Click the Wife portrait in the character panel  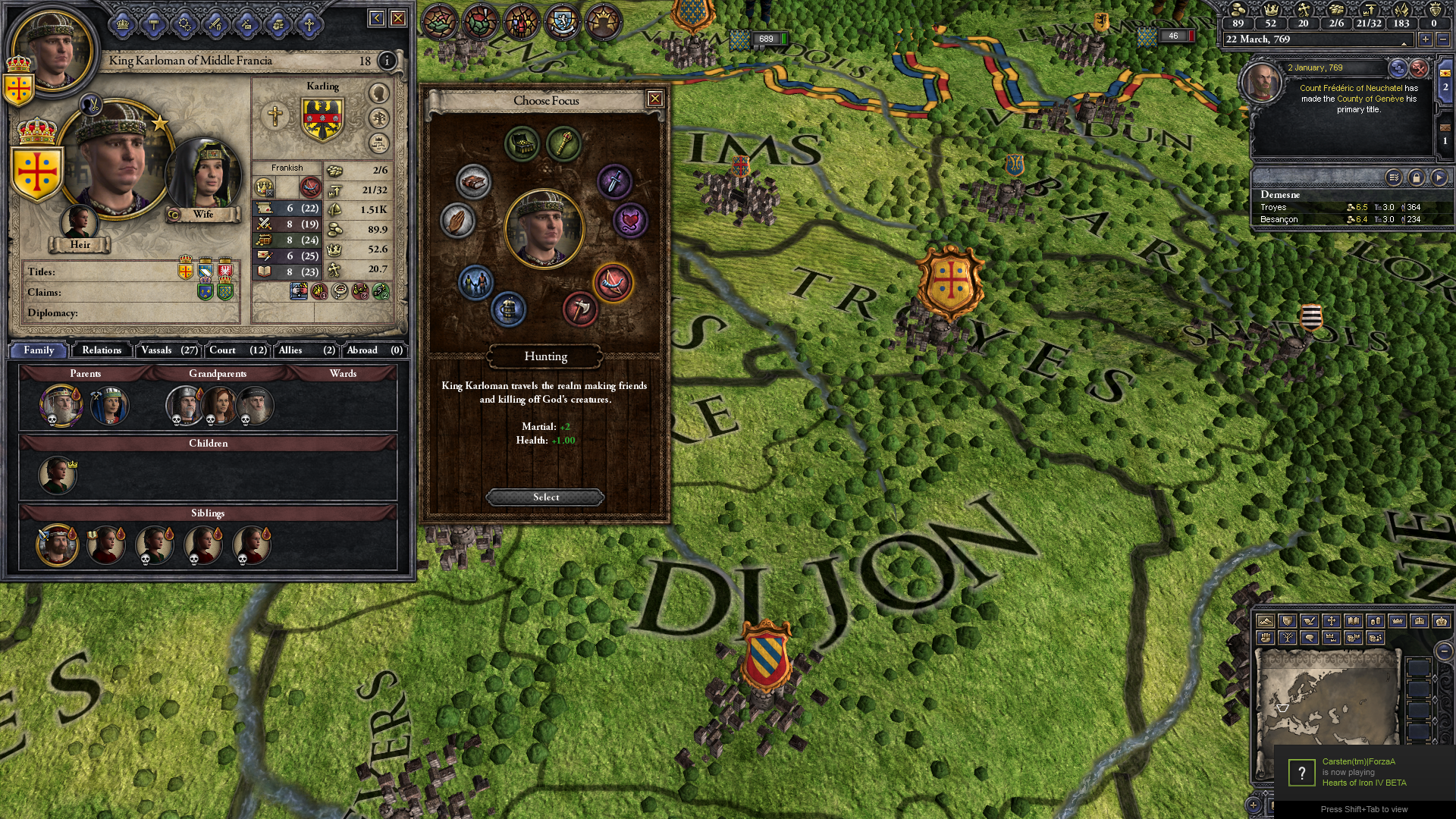pyautogui.click(x=203, y=173)
